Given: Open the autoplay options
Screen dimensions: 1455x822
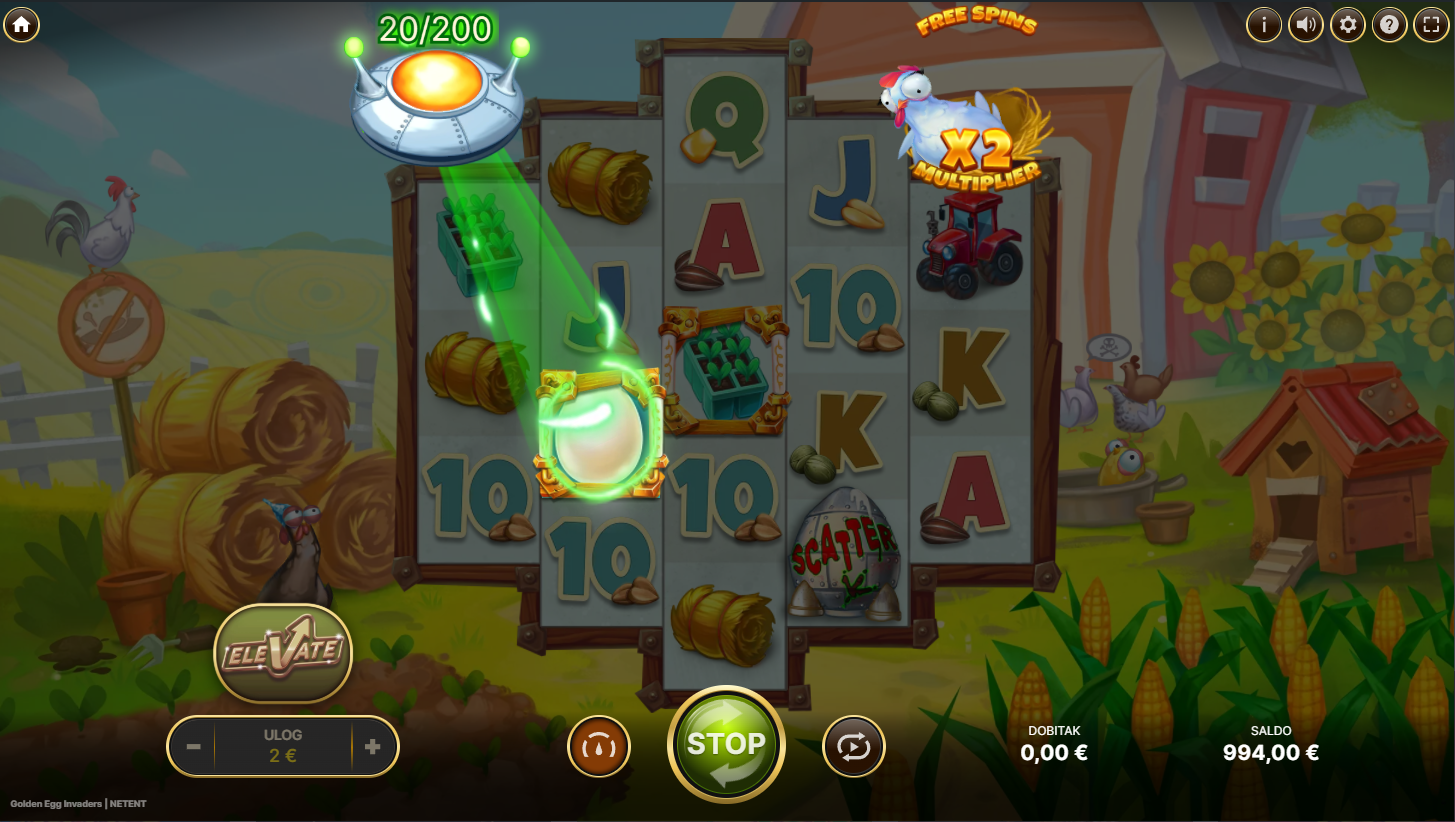Looking at the screenshot, I should [853, 747].
